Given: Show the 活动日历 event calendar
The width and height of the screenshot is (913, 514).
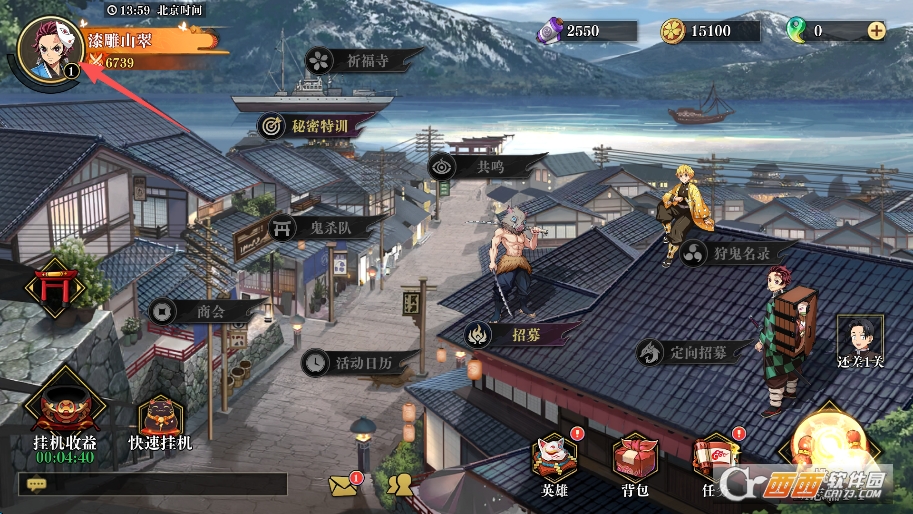Looking at the screenshot, I should (x=351, y=362).
